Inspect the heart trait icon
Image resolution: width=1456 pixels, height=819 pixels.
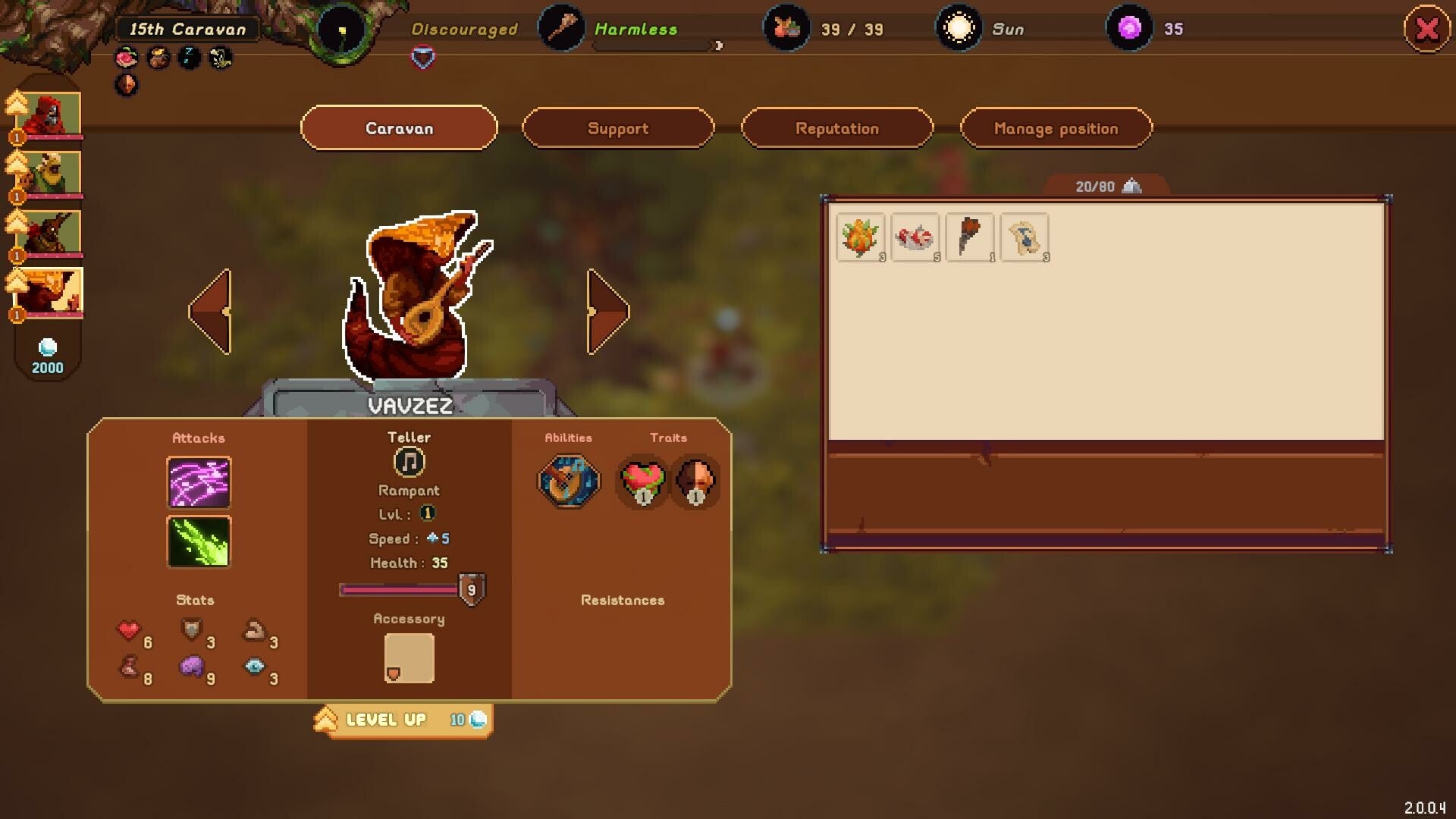point(642,481)
